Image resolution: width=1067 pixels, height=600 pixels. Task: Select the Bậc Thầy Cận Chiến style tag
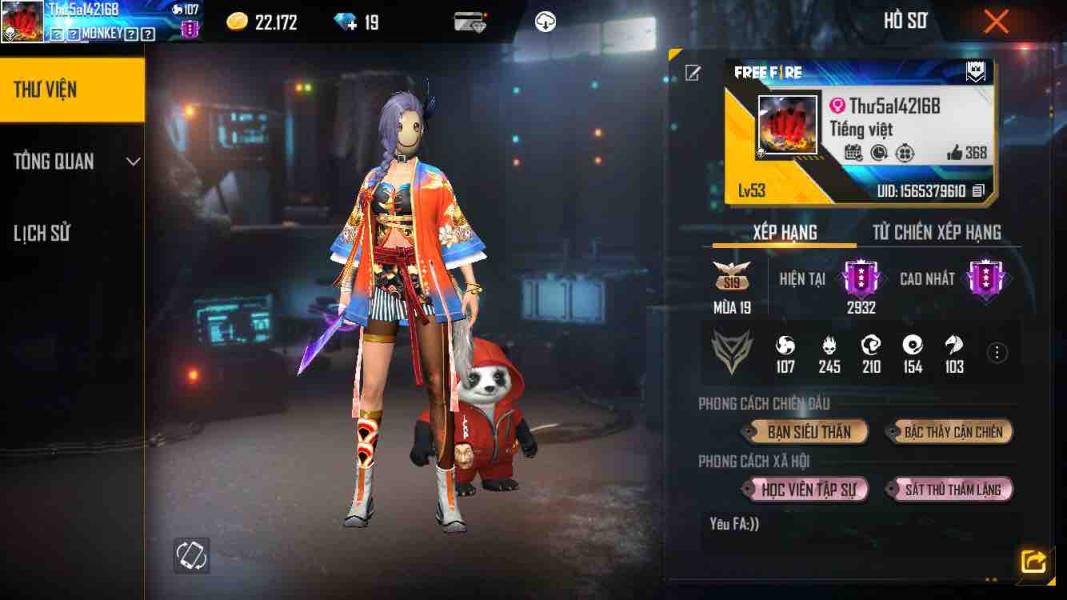tap(952, 432)
